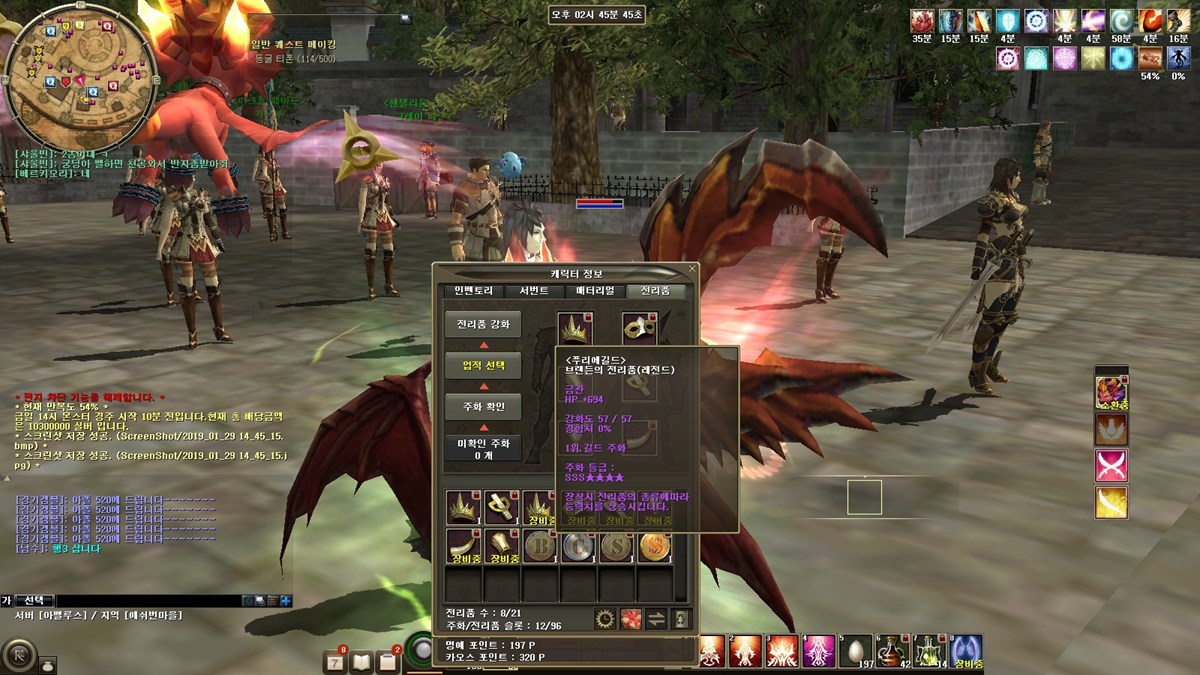Click the swap arrows button
This screenshot has width=1200, height=675.
[x=656, y=619]
